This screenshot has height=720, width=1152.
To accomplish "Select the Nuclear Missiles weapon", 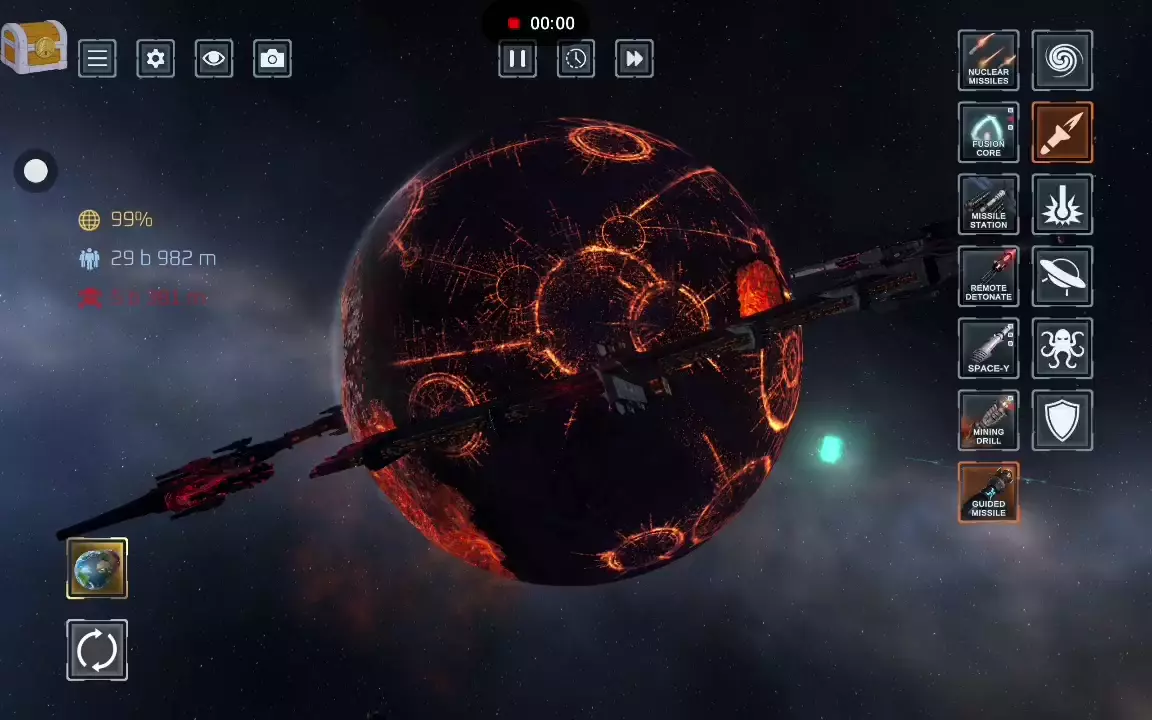I will 988,60.
